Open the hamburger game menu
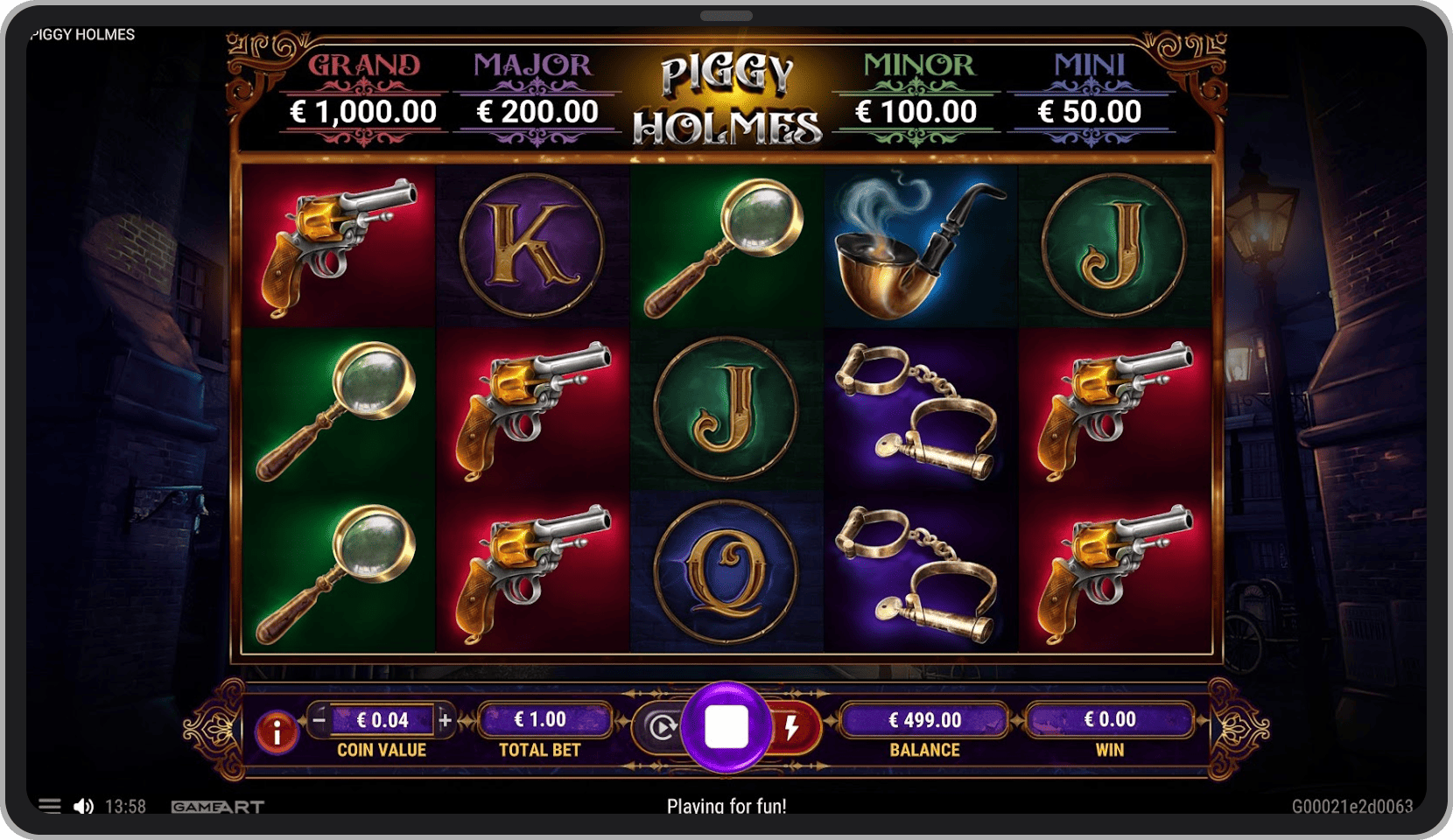The height and width of the screenshot is (840, 1453). coord(51,806)
